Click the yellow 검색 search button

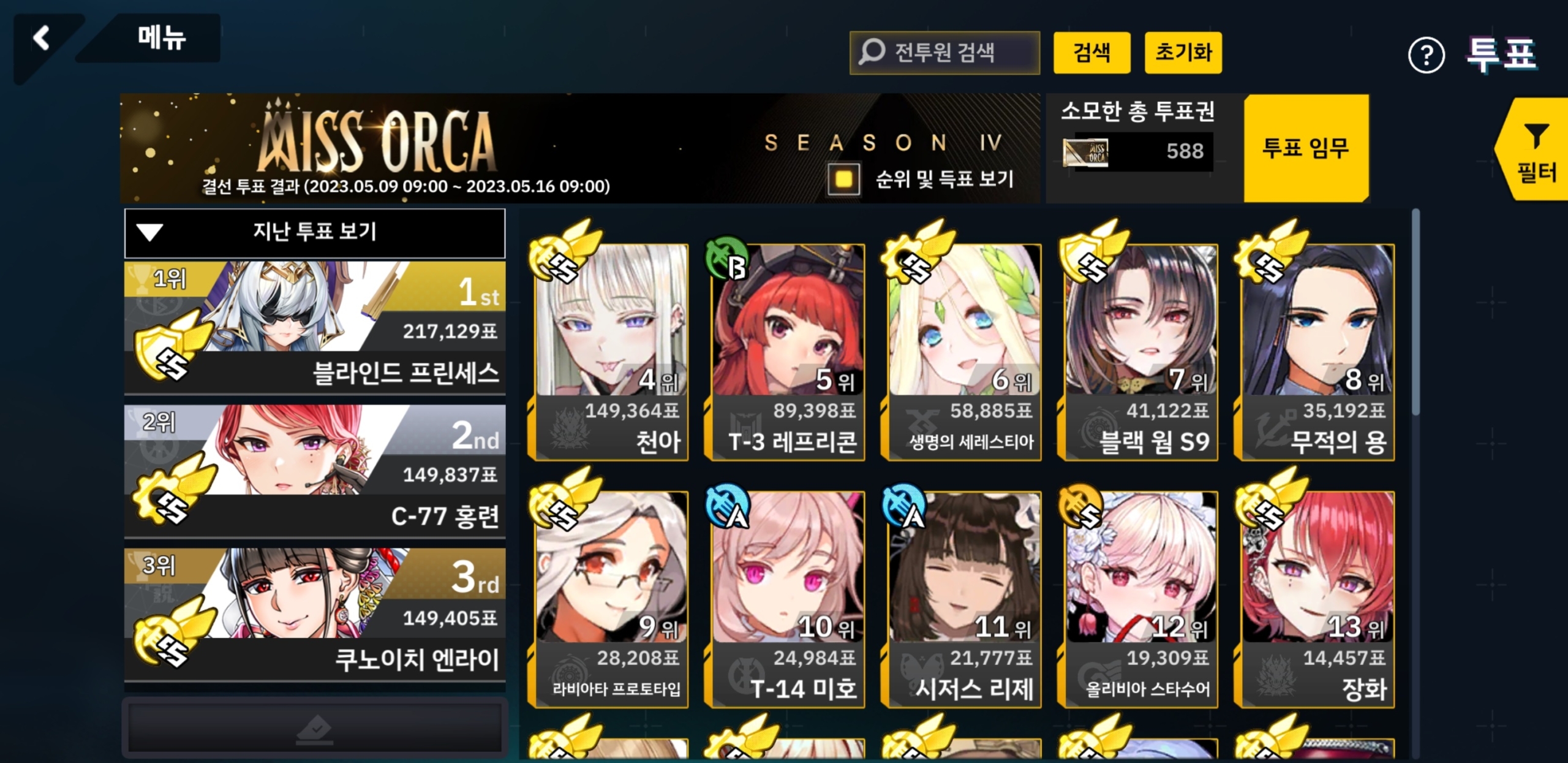pyautogui.click(x=1091, y=53)
